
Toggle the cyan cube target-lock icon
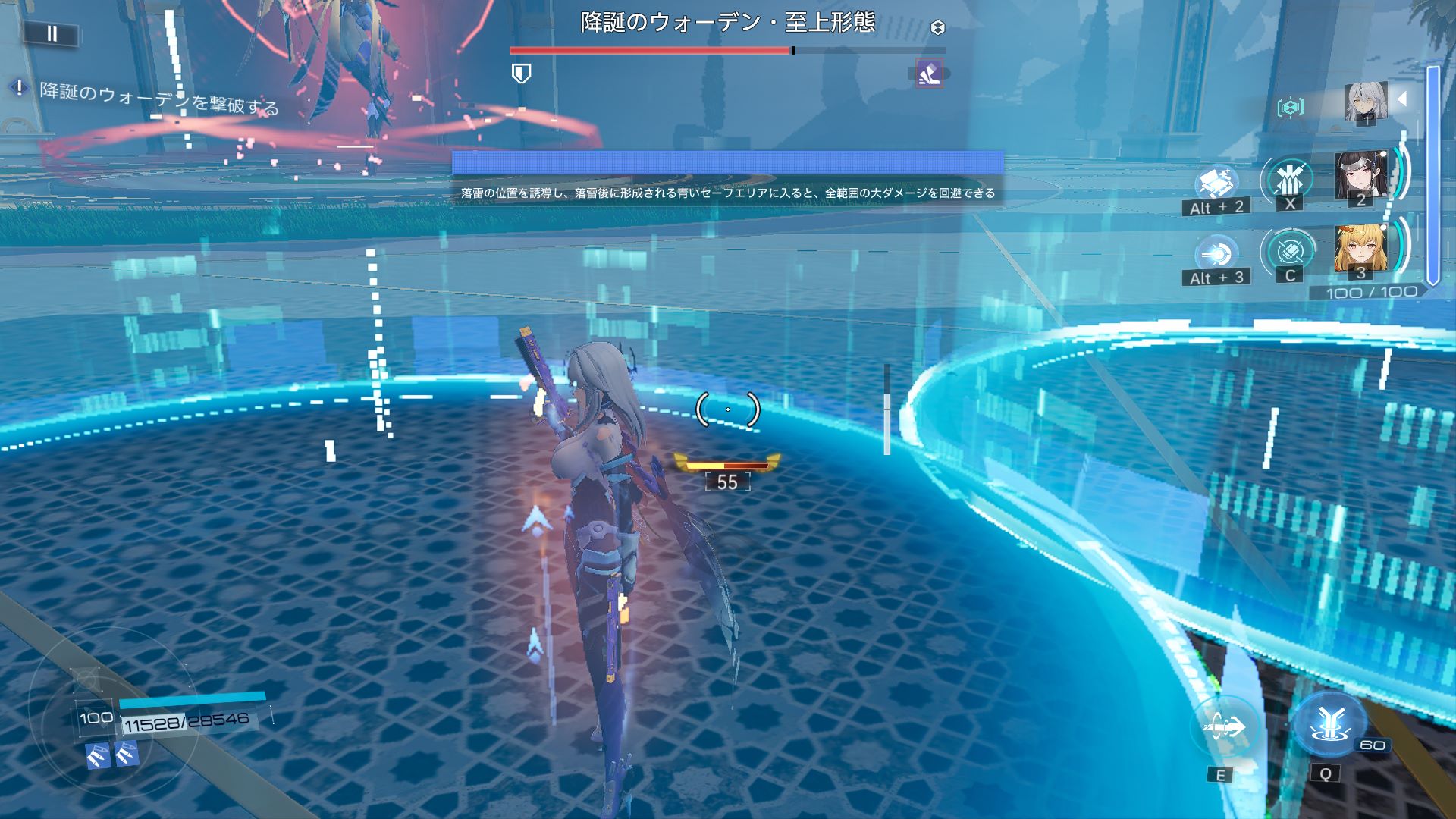tap(1290, 108)
